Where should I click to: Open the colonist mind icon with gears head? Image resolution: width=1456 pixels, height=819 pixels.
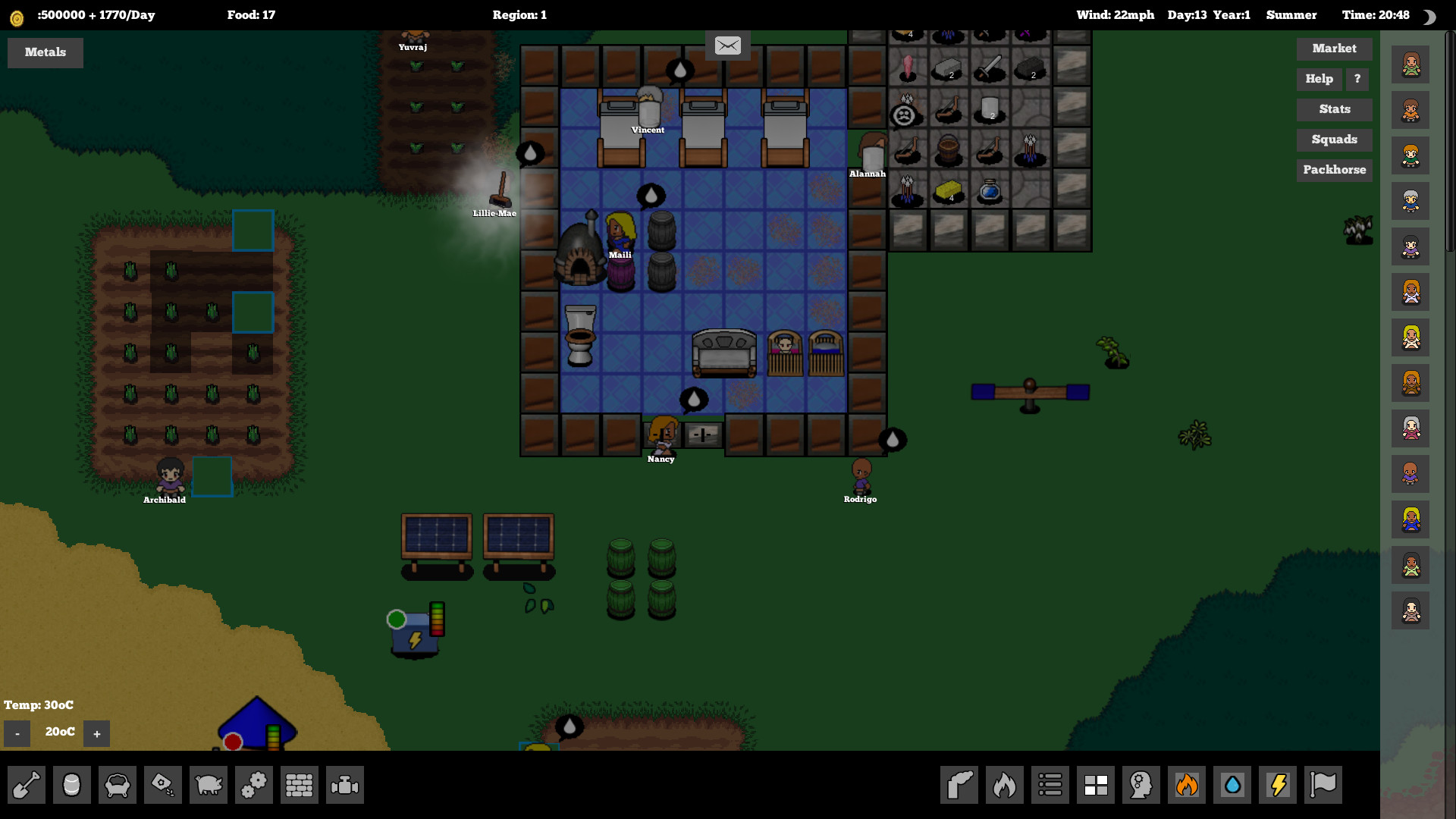pos(1141,785)
